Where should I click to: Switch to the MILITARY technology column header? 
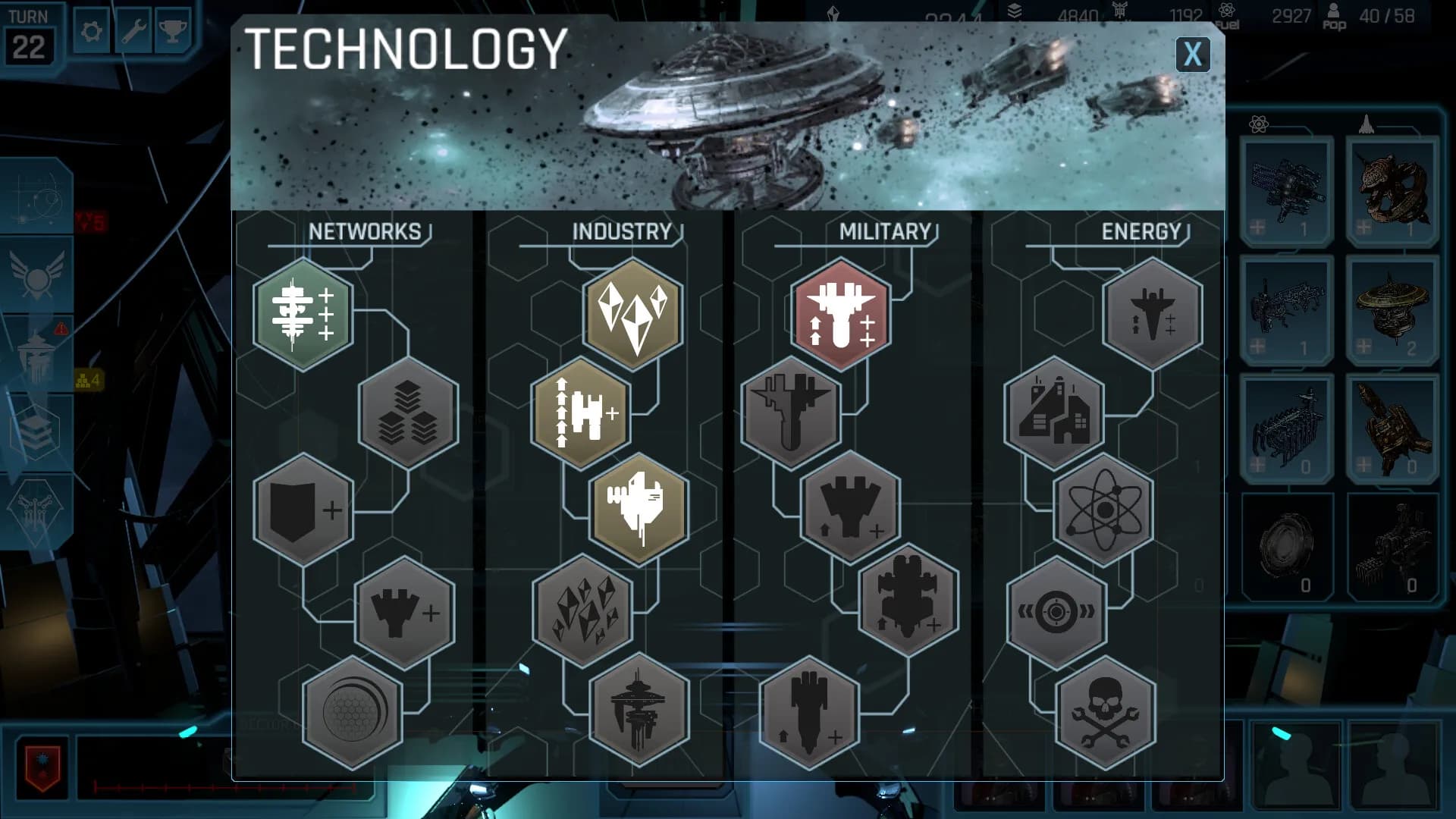[x=885, y=231]
